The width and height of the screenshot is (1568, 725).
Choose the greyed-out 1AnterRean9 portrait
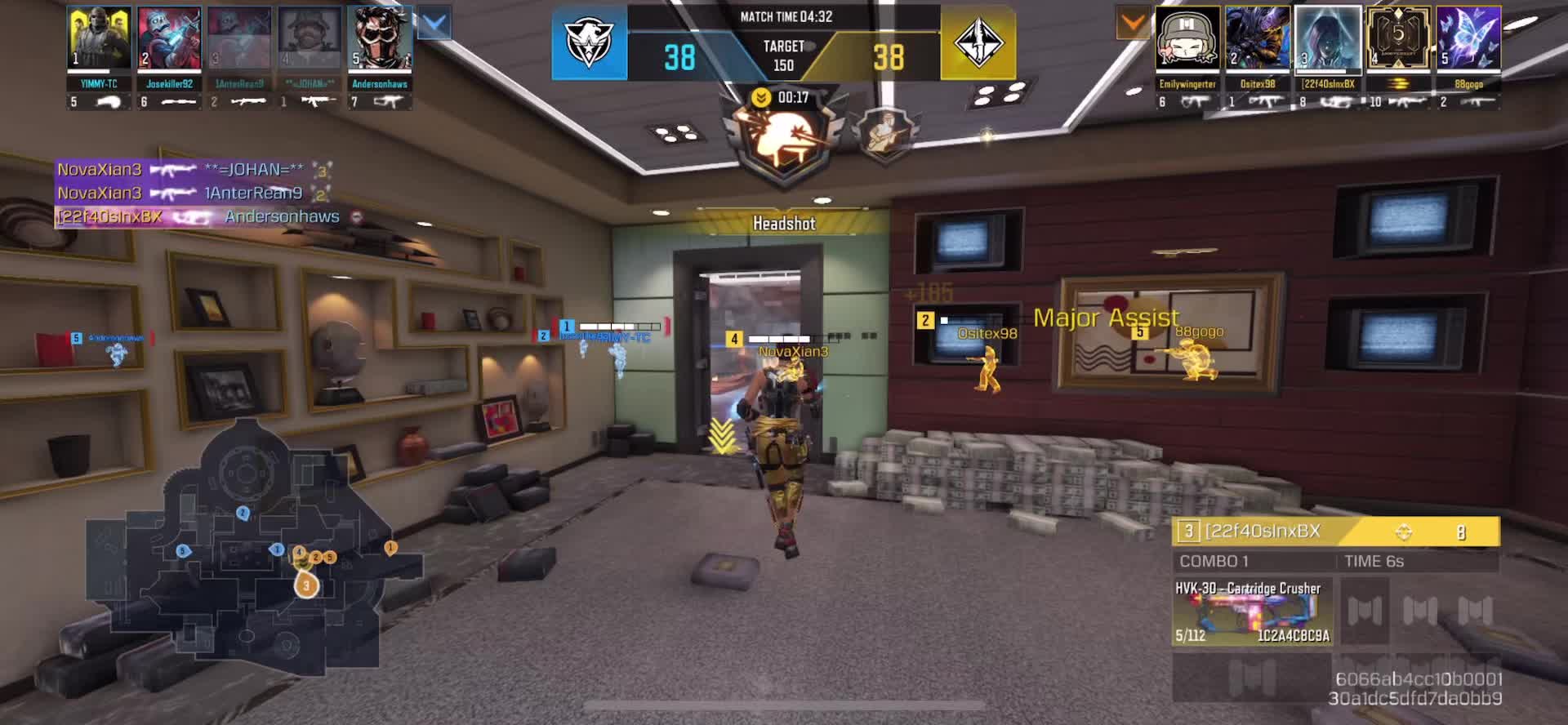239,38
